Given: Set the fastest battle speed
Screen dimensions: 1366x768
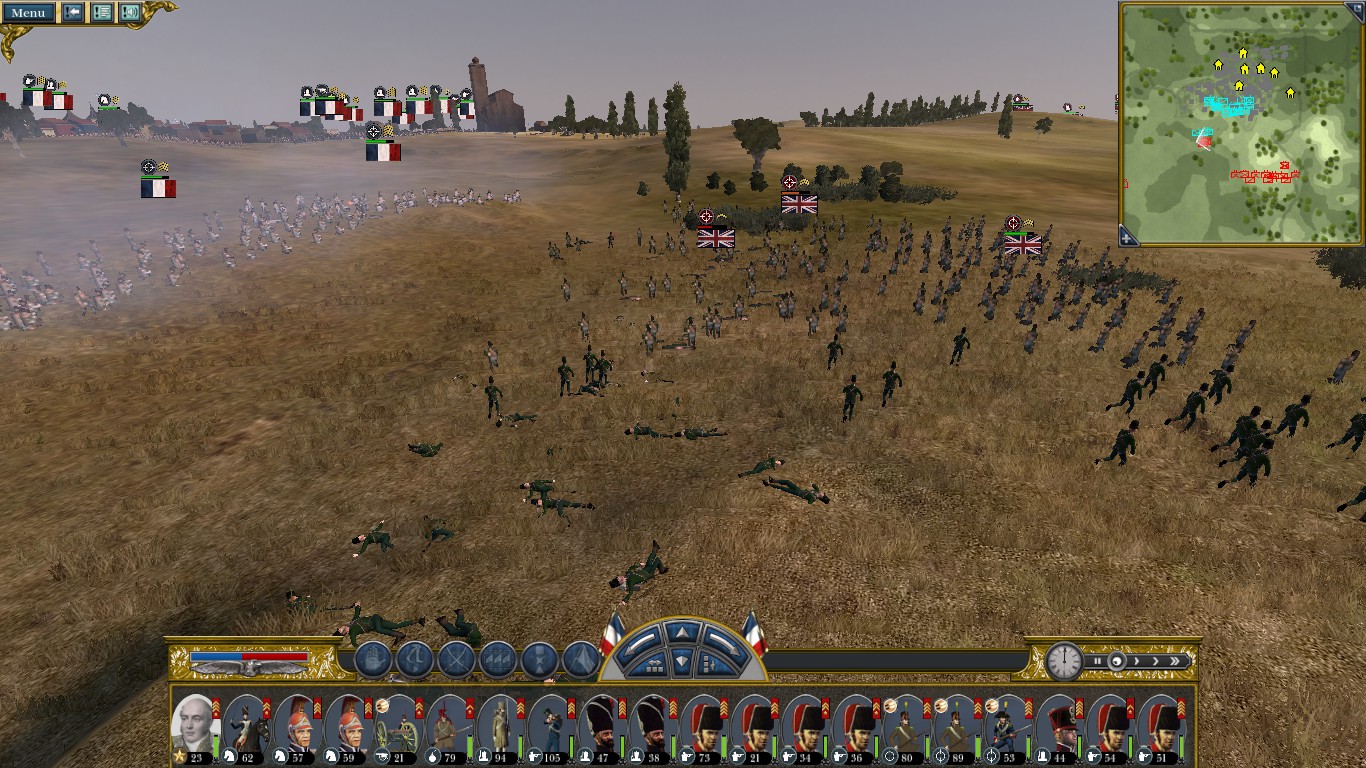Looking at the screenshot, I should pos(1175,661).
